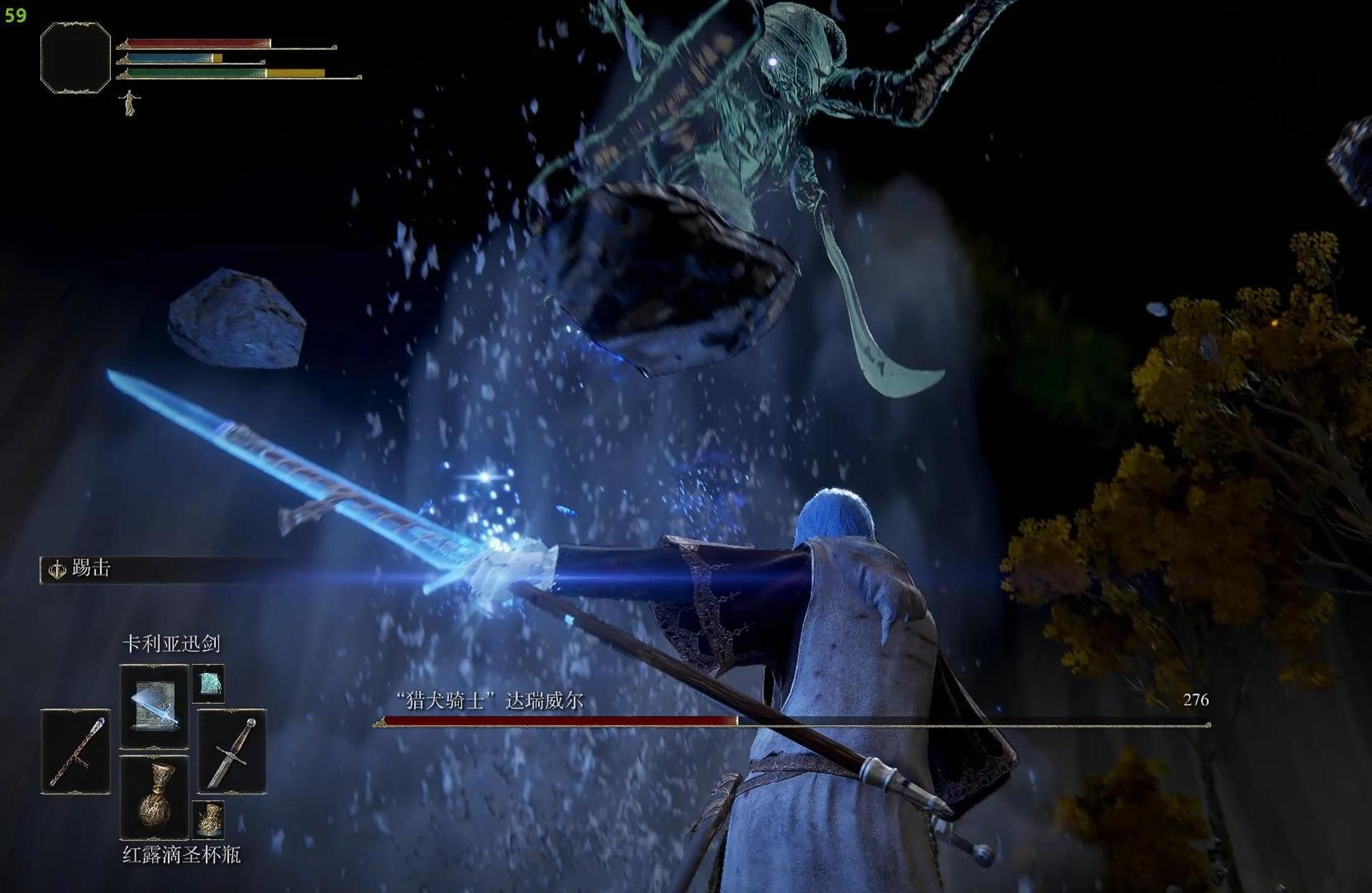This screenshot has width=1372, height=893.
Task: Use the Flask of Crimson Tears slot
Action: coord(154,796)
